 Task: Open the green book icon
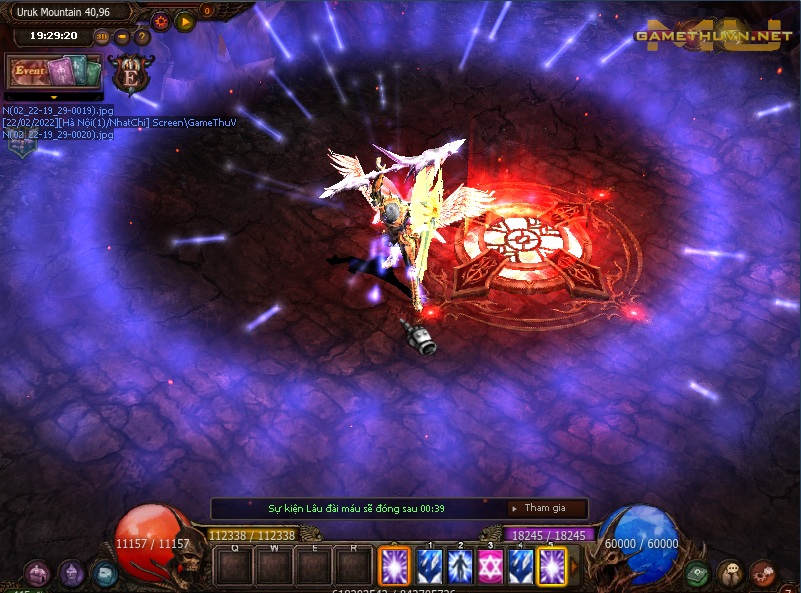point(697,573)
